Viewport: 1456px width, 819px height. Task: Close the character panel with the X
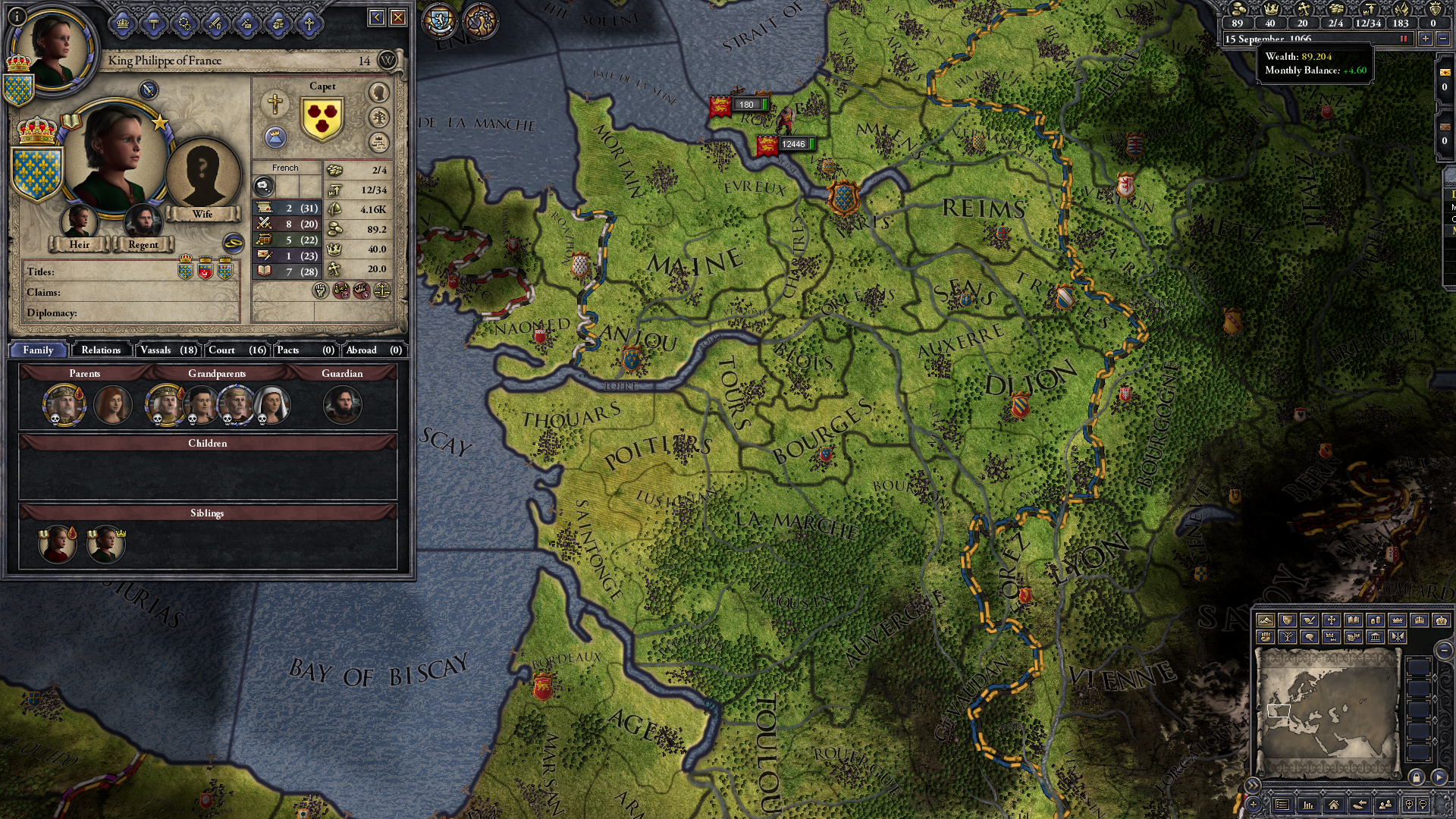pos(398,17)
